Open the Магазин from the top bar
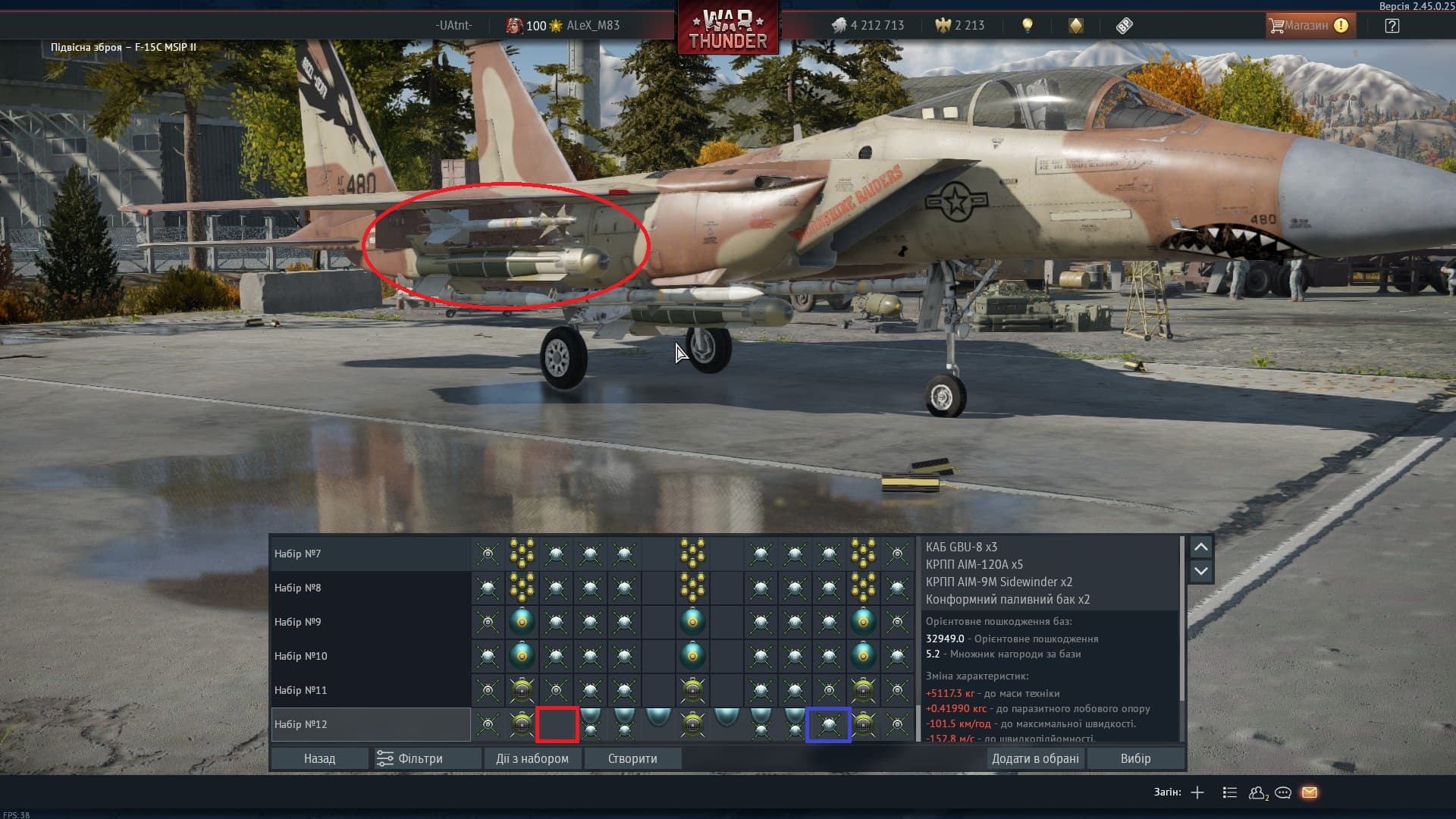 (1308, 25)
